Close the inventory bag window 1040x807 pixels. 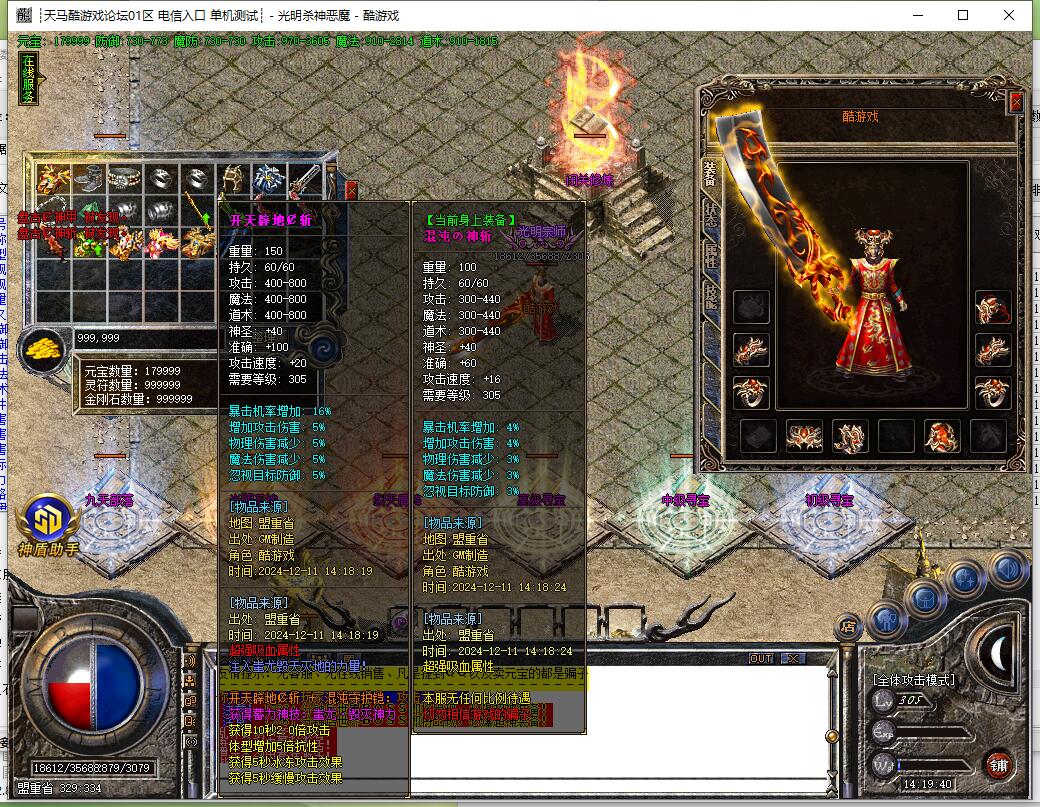[350, 188]
